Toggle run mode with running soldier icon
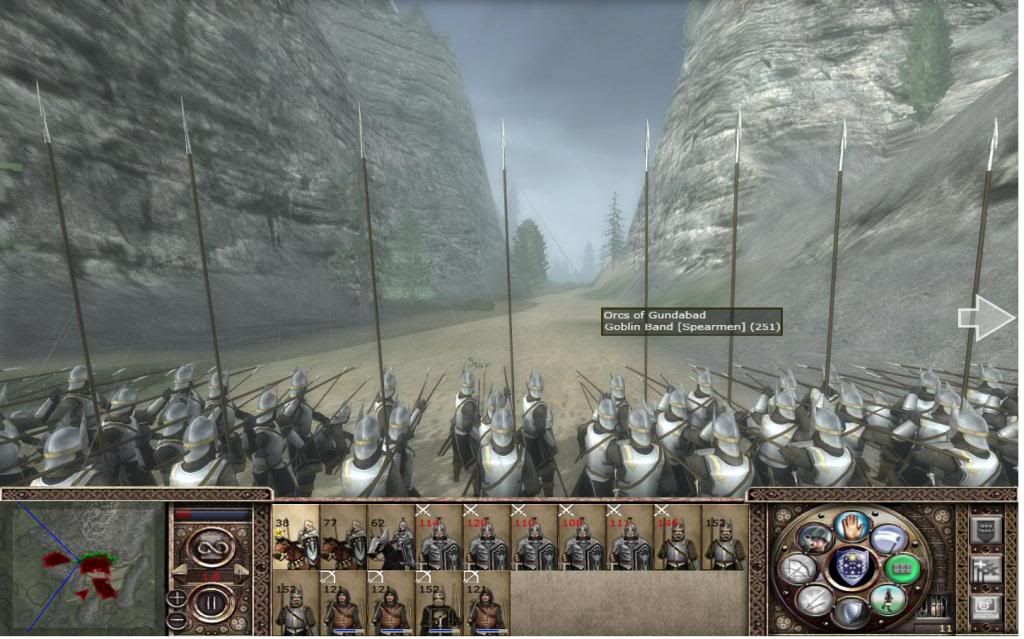This screenshot has height=639, width=1024. point(886,599)
